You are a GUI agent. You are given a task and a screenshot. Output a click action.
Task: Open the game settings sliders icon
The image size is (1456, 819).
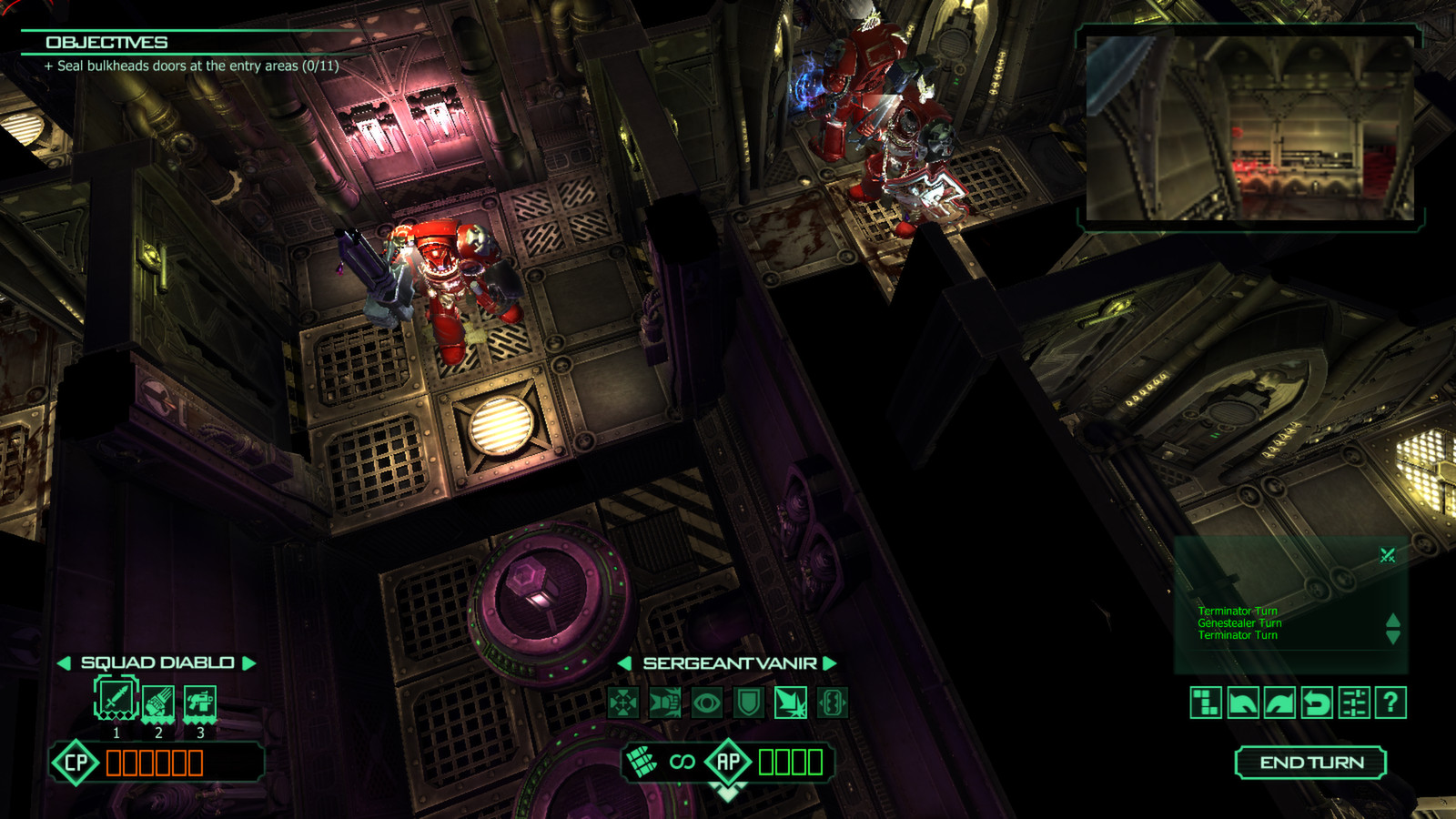point(1352,703)
